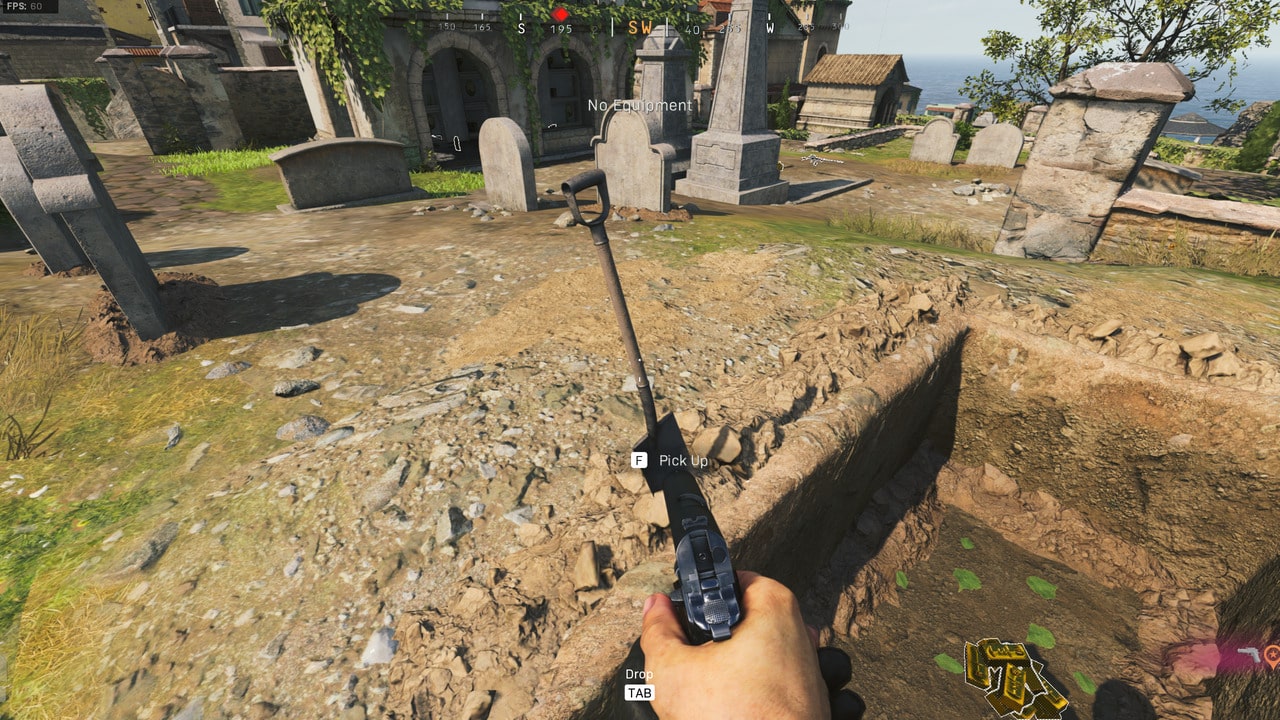Click the red-glowing pistol icon at the screen's right edge
Viewport: 1280px width, 720px height.
(1249, 655)
